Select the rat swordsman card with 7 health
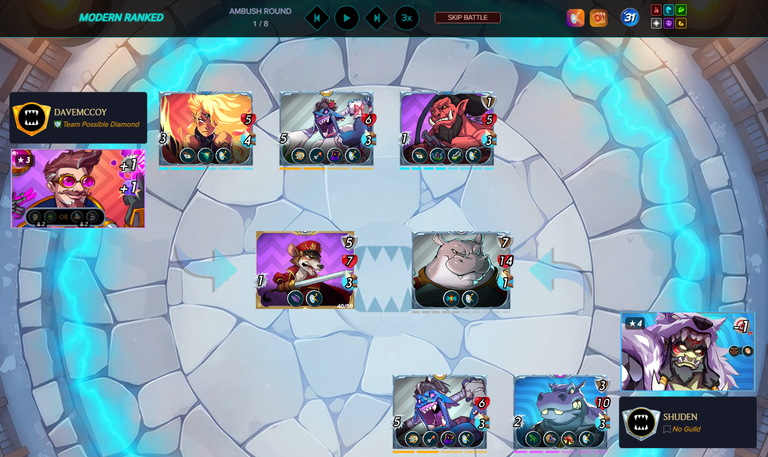Image resolution: width=768 pixels, height=457 pixels. (x=305, y=269)
